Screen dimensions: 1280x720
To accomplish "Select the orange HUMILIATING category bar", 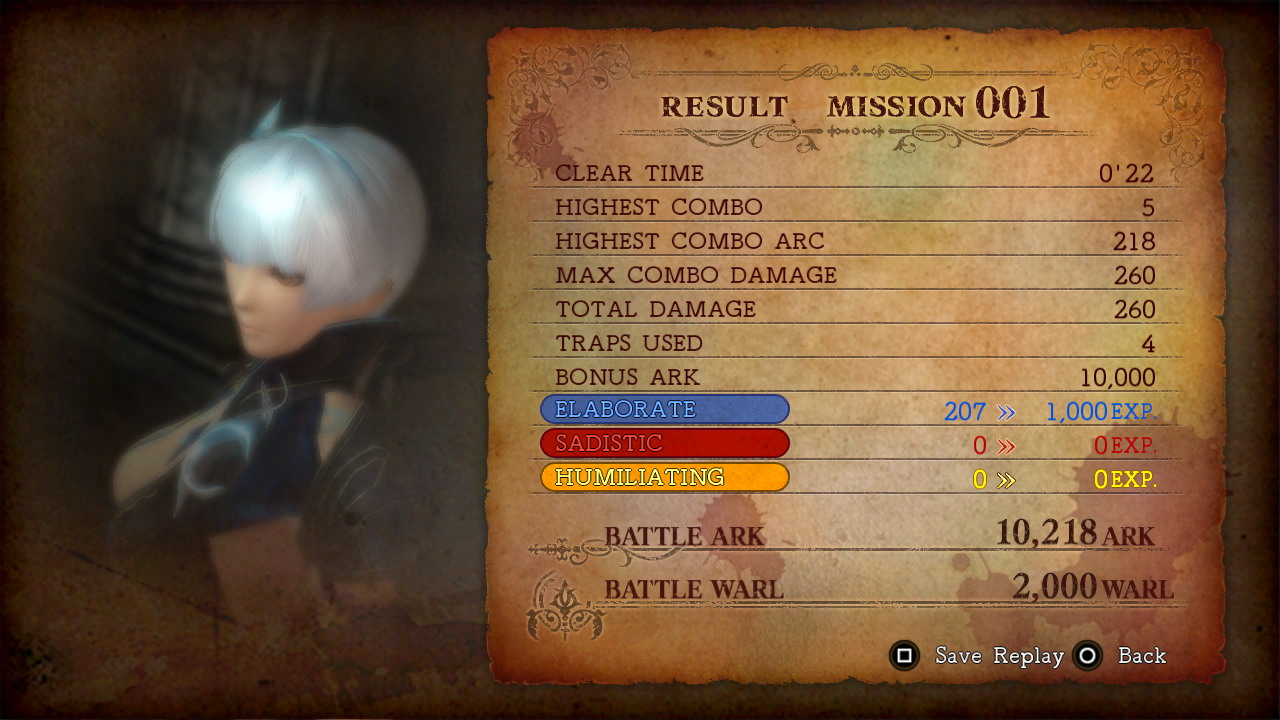I will (665, 477).
